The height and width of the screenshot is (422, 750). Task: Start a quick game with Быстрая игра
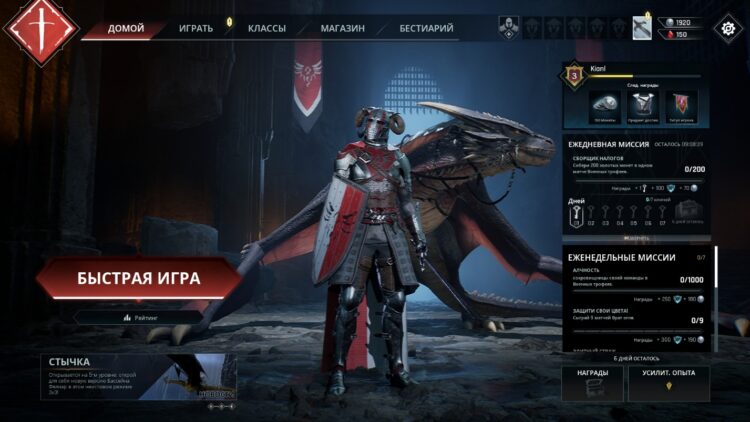pos(138,277)
